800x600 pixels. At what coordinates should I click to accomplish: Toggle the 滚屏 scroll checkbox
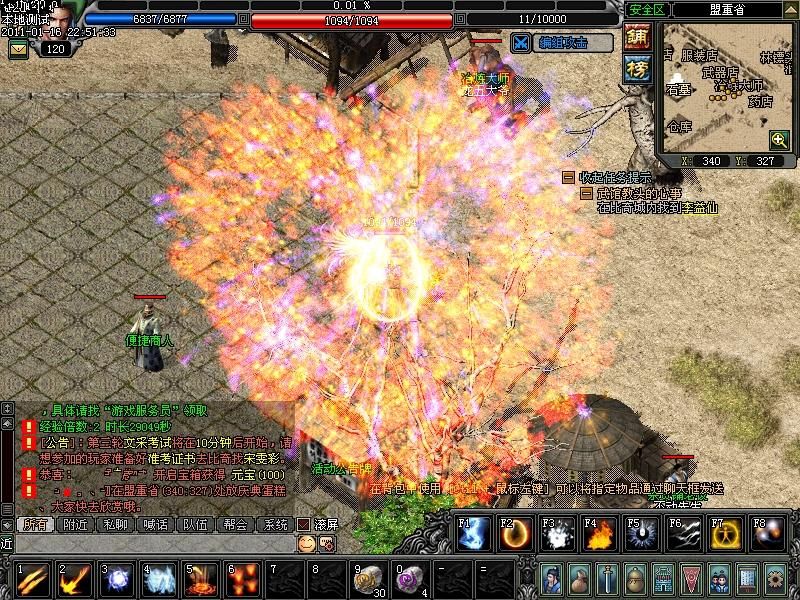tap(305, 524)
